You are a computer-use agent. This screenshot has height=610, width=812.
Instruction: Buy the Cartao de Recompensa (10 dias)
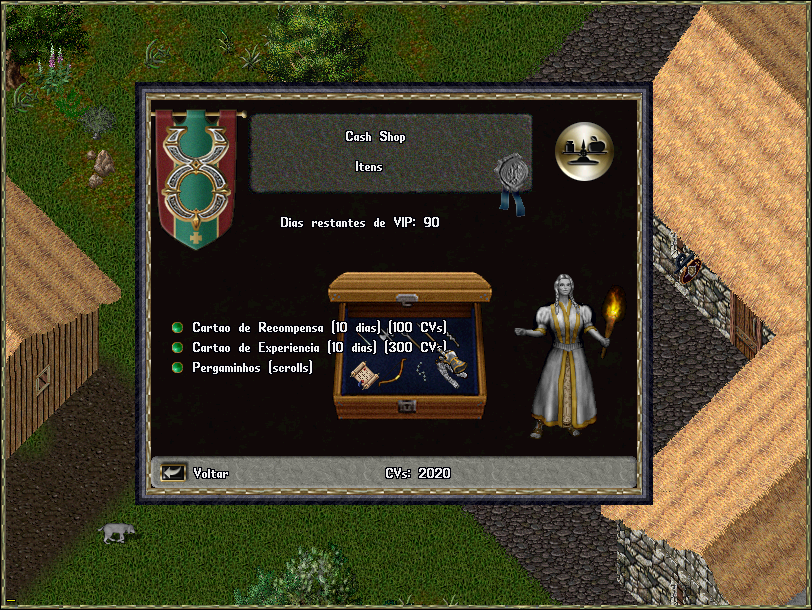(x=178, y=327)
